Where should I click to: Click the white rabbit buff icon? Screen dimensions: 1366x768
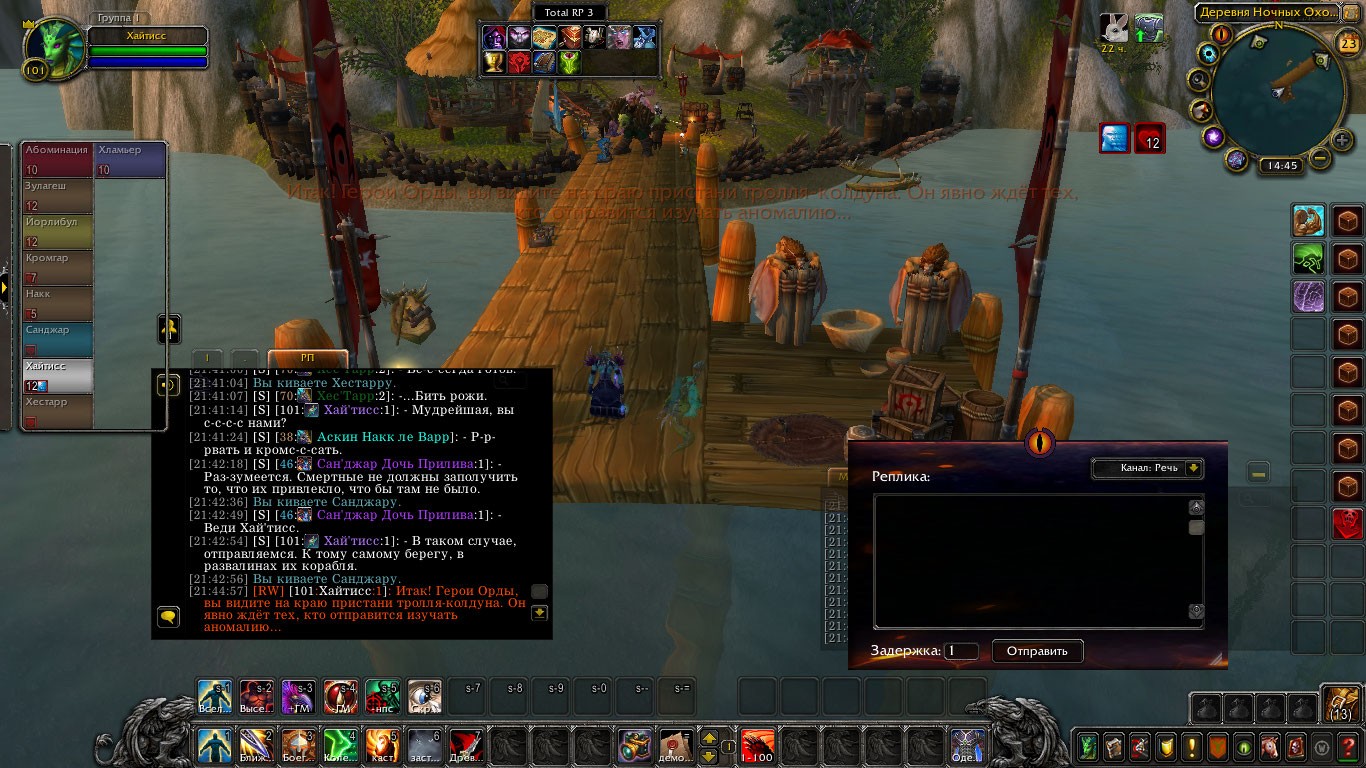coord(1114,28)
